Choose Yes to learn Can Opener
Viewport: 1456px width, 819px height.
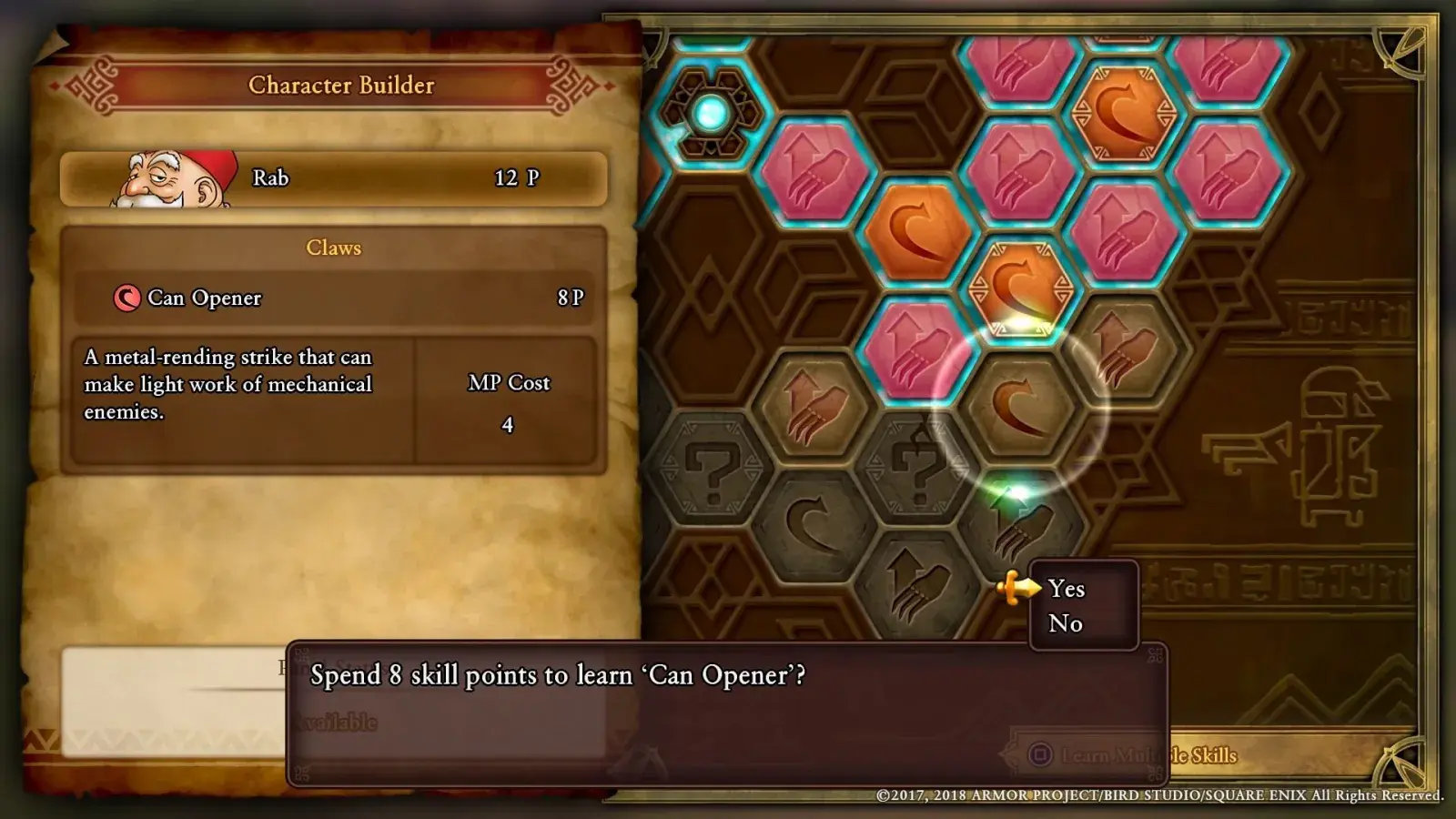point(1067,589)
